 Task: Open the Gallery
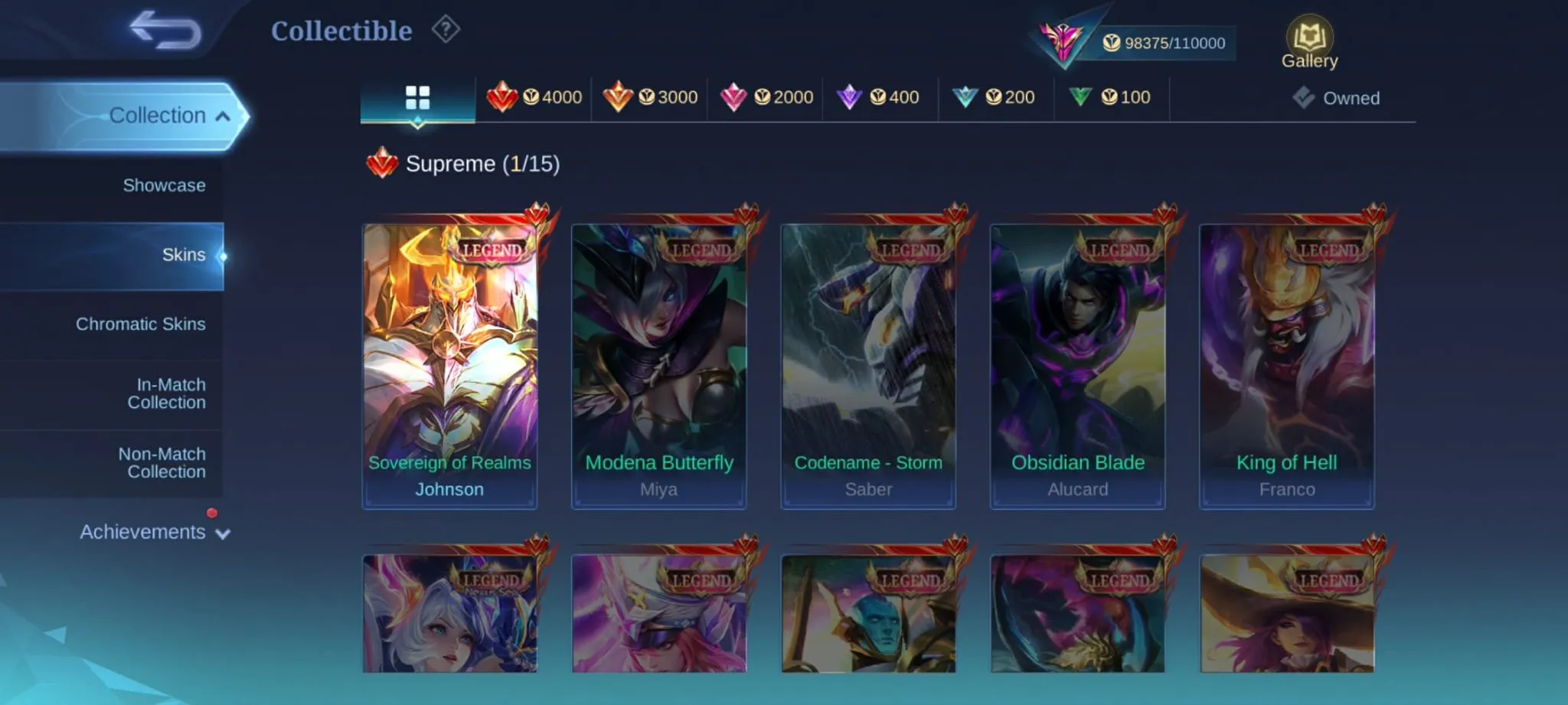pyautogui.click(x=1309, y=38)
